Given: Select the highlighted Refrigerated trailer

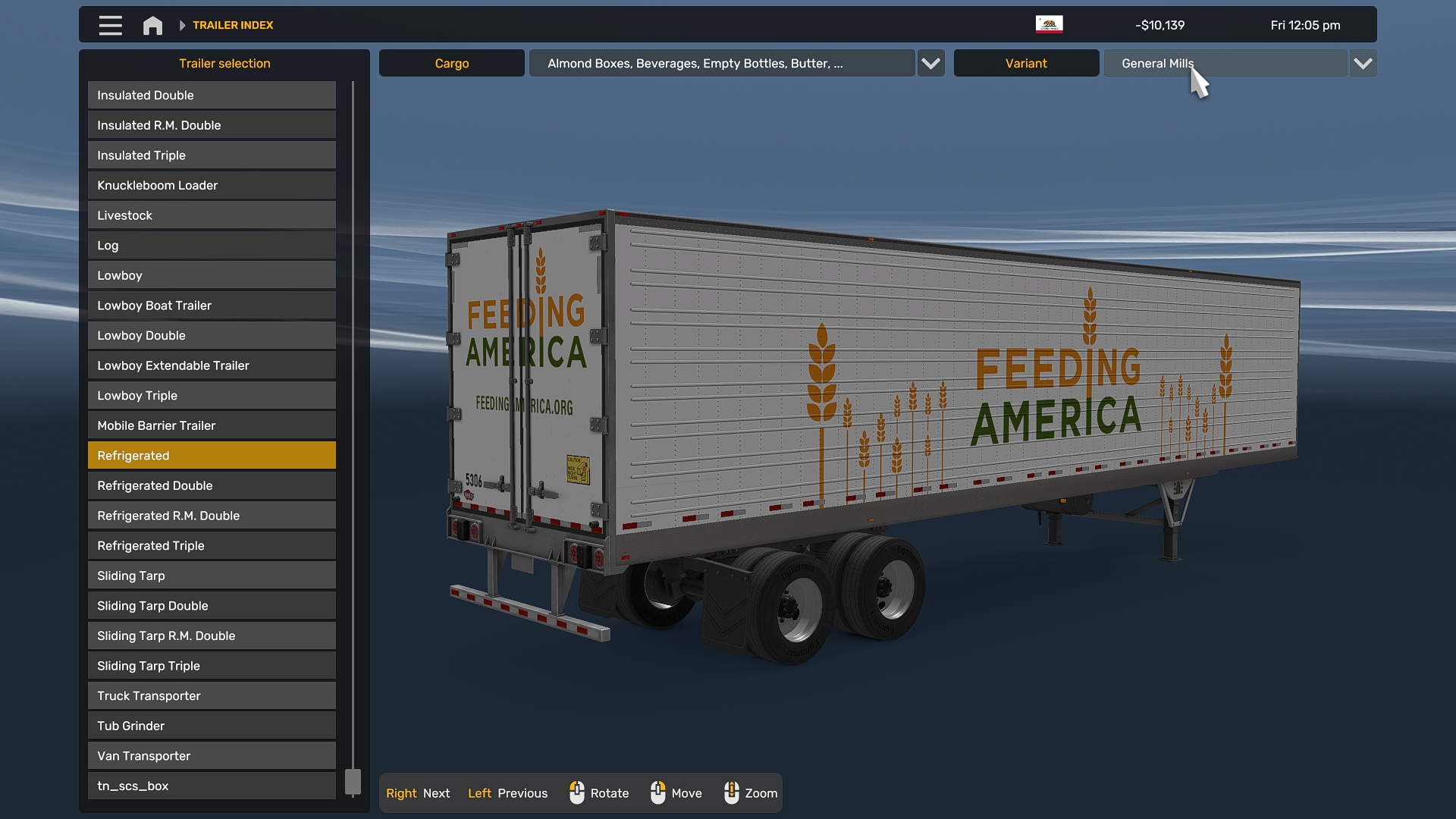Looking at the screenshot, I should click(x=212, y=456).
